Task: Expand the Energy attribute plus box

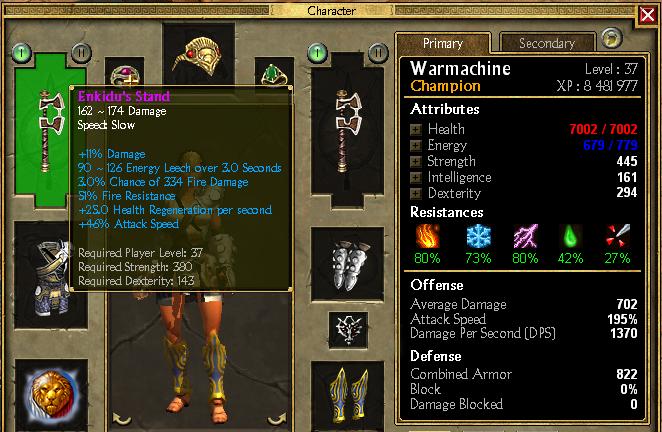Action: click(416, 145)
